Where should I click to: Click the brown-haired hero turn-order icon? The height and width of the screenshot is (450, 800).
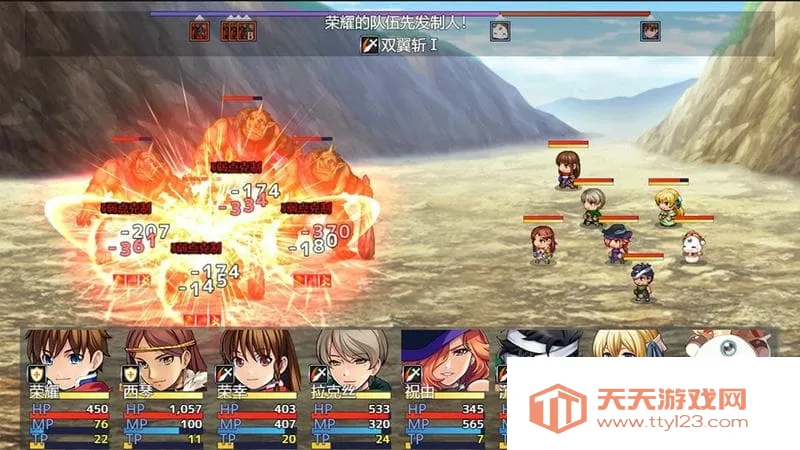click(650, 31)
